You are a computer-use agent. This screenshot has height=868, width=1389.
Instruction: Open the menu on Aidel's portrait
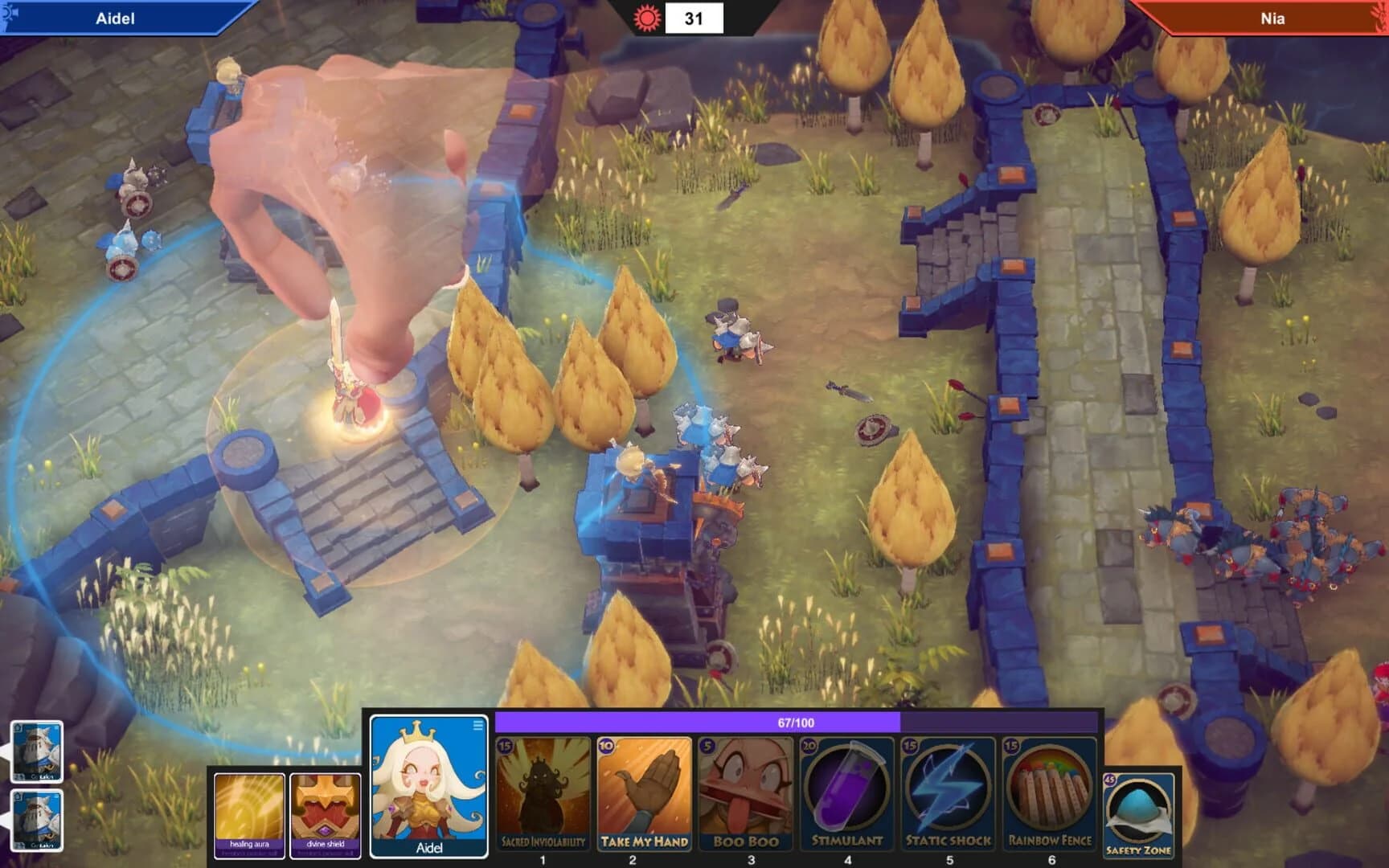pos(479,726)
